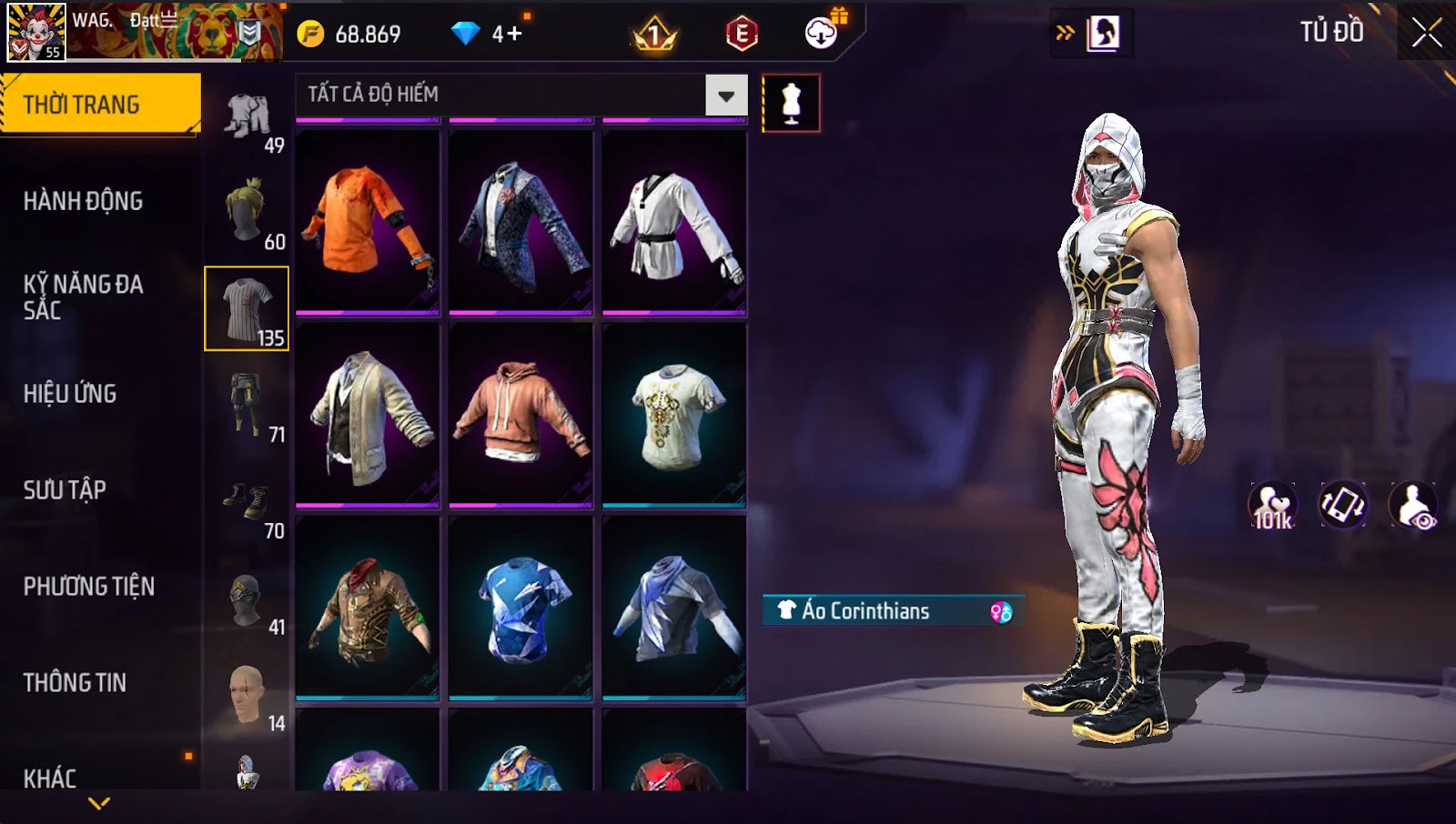The height and width of the screenshot is (824, 1456).
Task: Open the shoes category with 70 items
Action: click(x=248, y=502)
